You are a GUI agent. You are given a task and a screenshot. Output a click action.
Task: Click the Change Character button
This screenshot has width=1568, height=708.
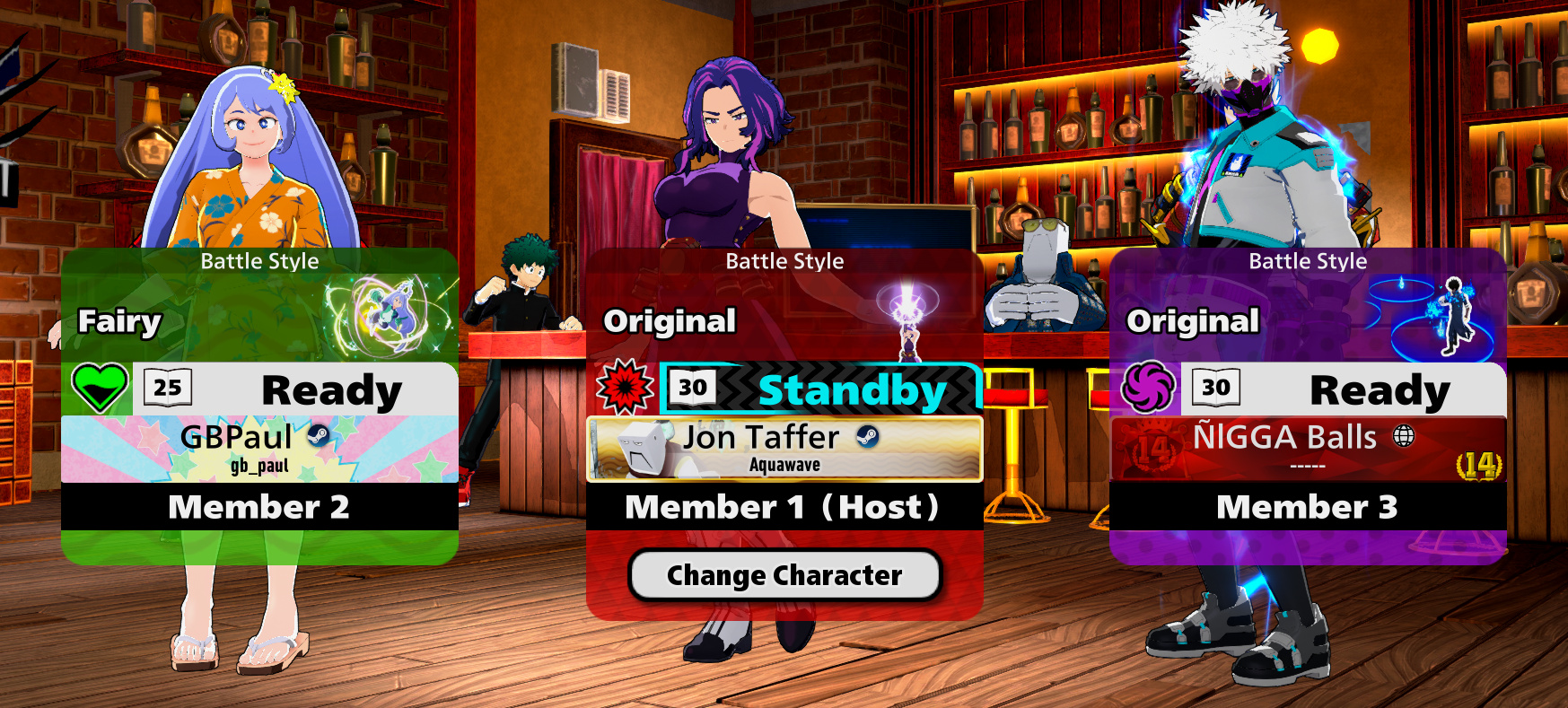[784, 575]
